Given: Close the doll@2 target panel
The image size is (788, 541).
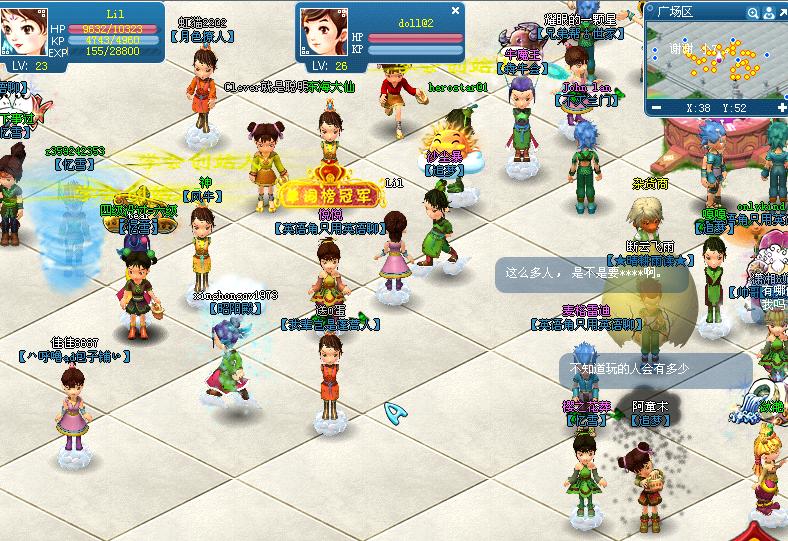Looking at the screenshot, I should coord(456,10).
